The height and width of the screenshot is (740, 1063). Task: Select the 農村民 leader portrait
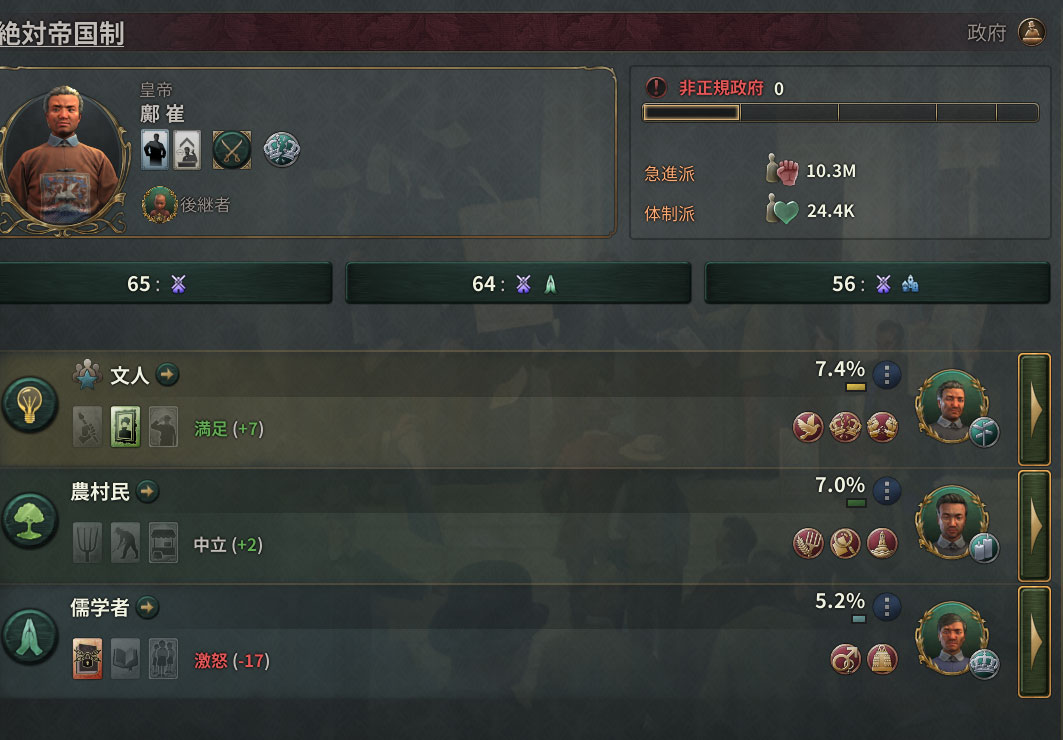tap(950, 522)
